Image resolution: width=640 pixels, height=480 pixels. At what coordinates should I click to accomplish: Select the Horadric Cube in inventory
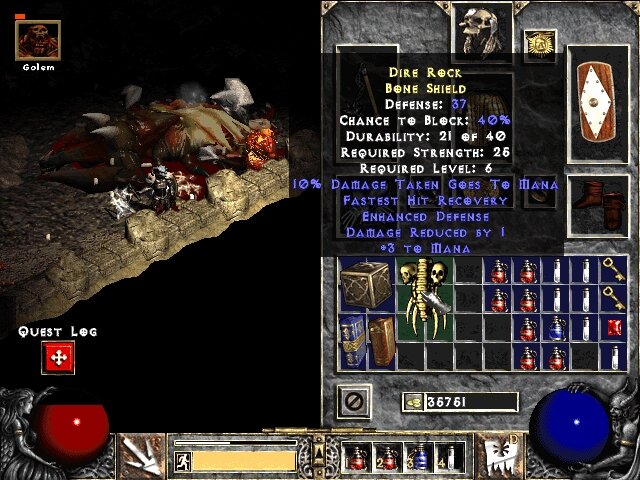(x=364, y=283)
